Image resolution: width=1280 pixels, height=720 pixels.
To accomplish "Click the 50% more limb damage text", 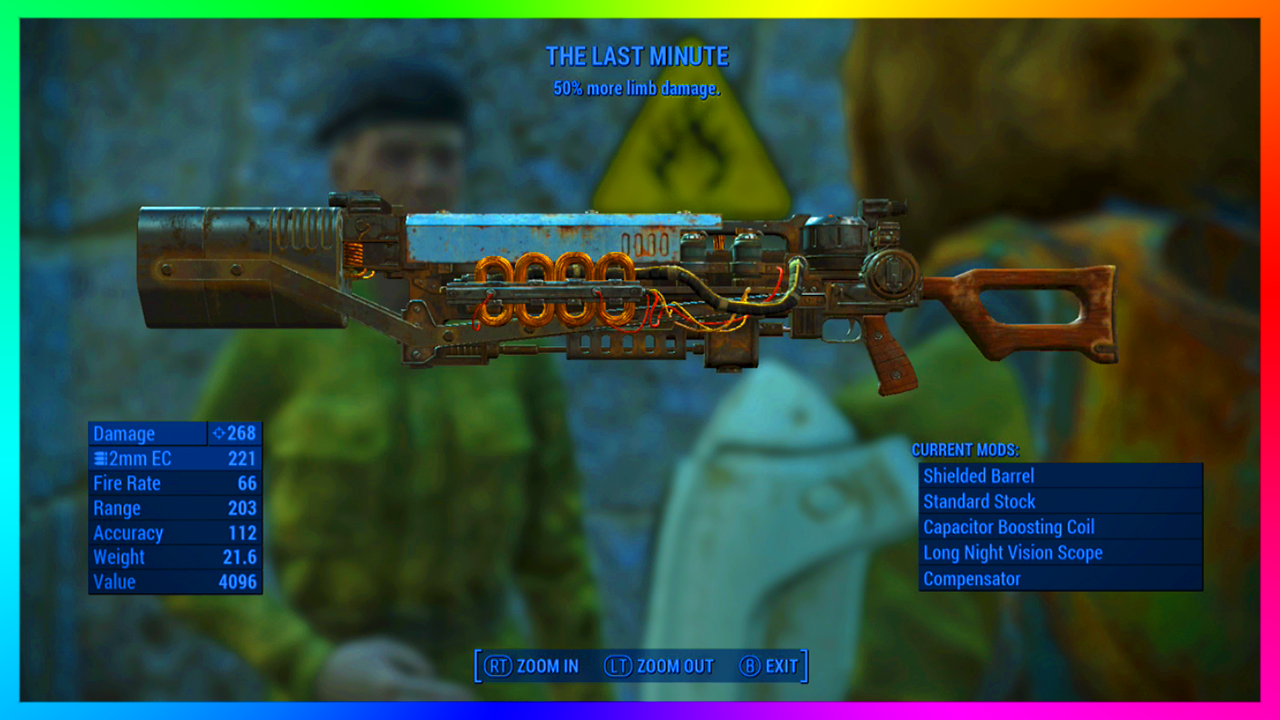I will (637, 89).
